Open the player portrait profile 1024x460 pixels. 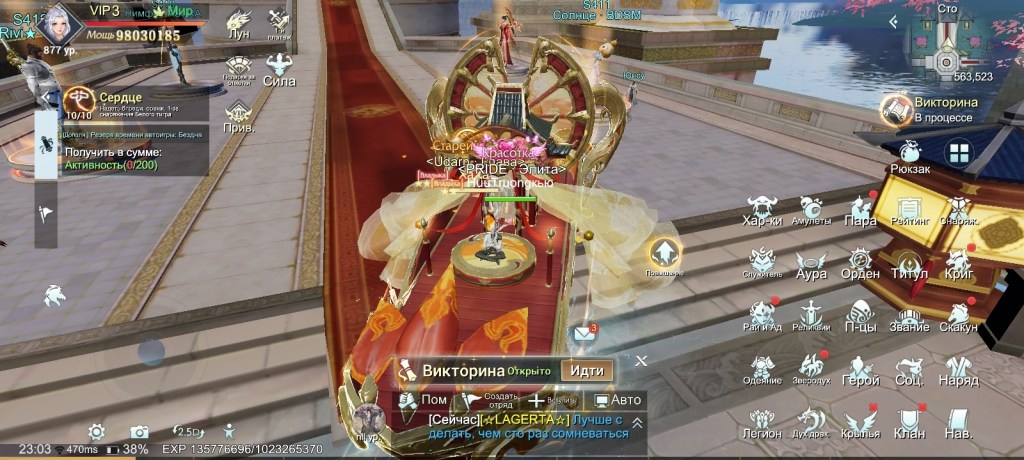pyautogui.click(x=64, y=24)
